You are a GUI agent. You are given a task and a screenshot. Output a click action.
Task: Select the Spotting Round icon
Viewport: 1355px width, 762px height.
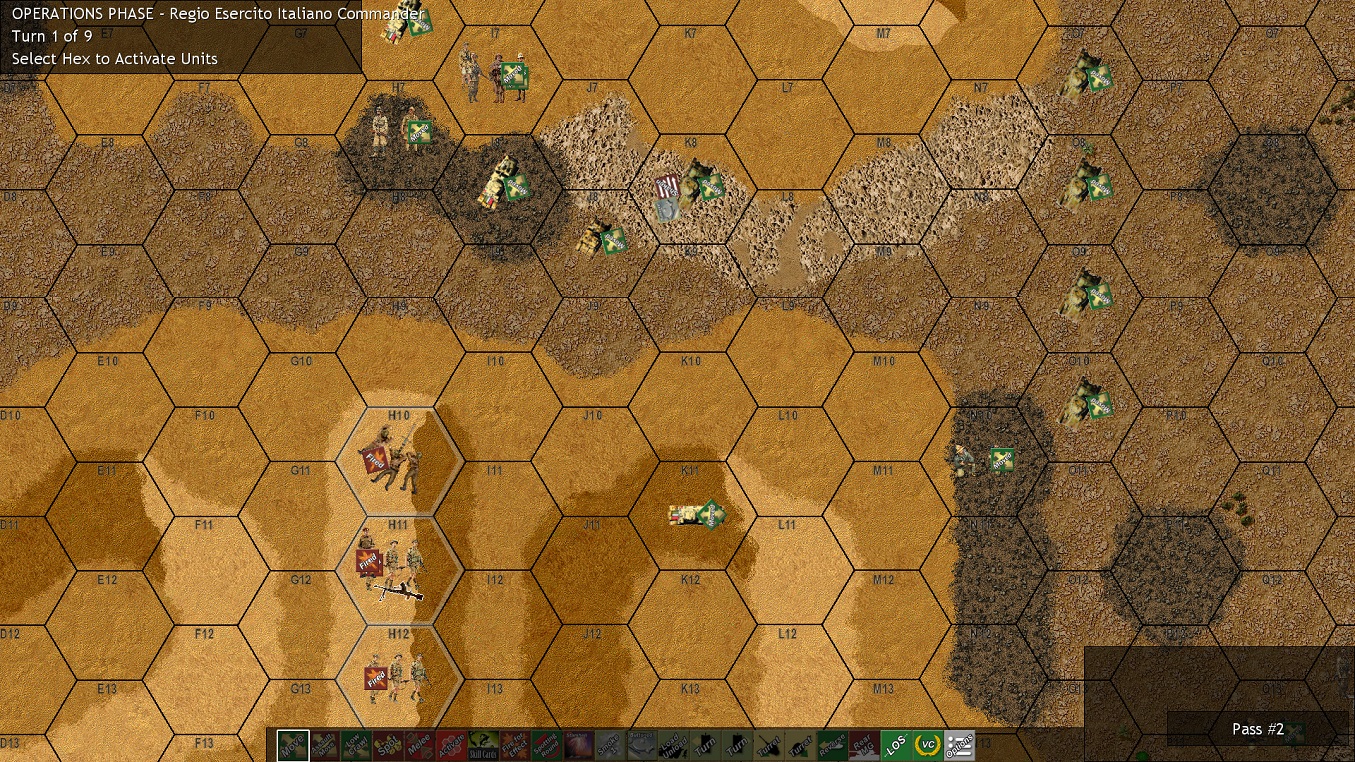pyautogui.click(x=548, y=744)
